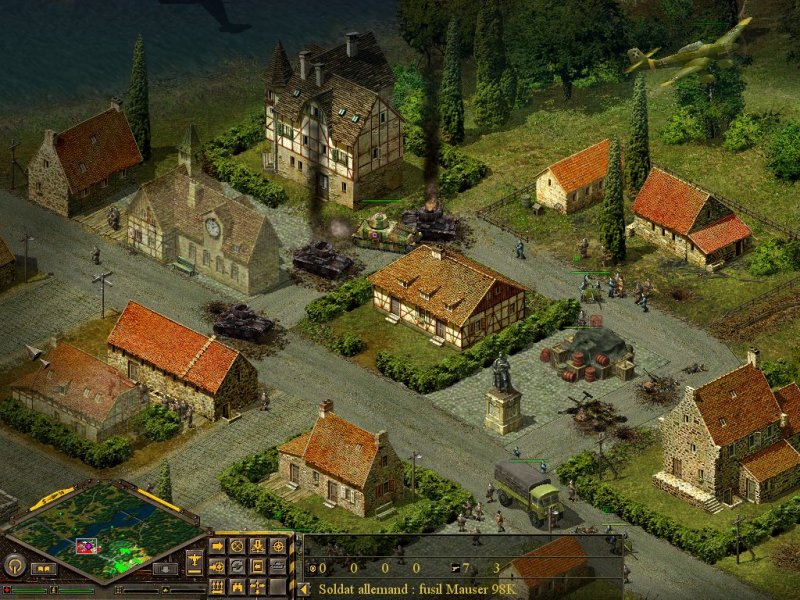Click the circular arrows rotate command
Screen dimensions: 800x600
pyautogui.click(x=237, y=566)
